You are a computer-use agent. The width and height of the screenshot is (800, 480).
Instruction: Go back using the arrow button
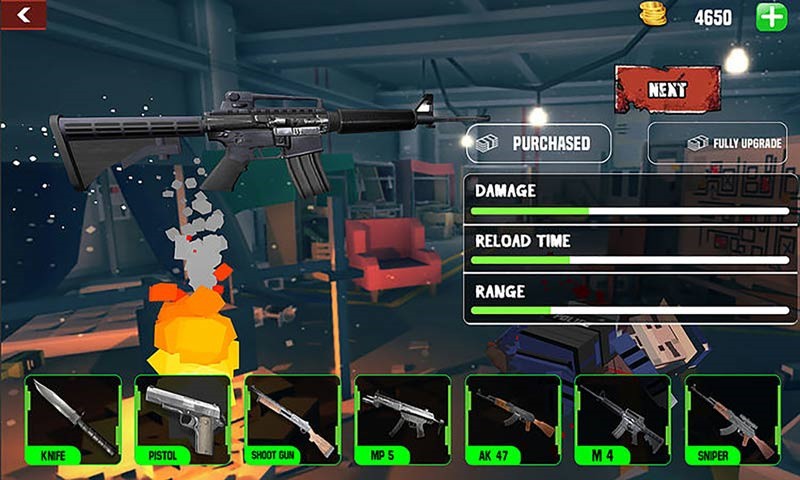(x=22, y=14)
